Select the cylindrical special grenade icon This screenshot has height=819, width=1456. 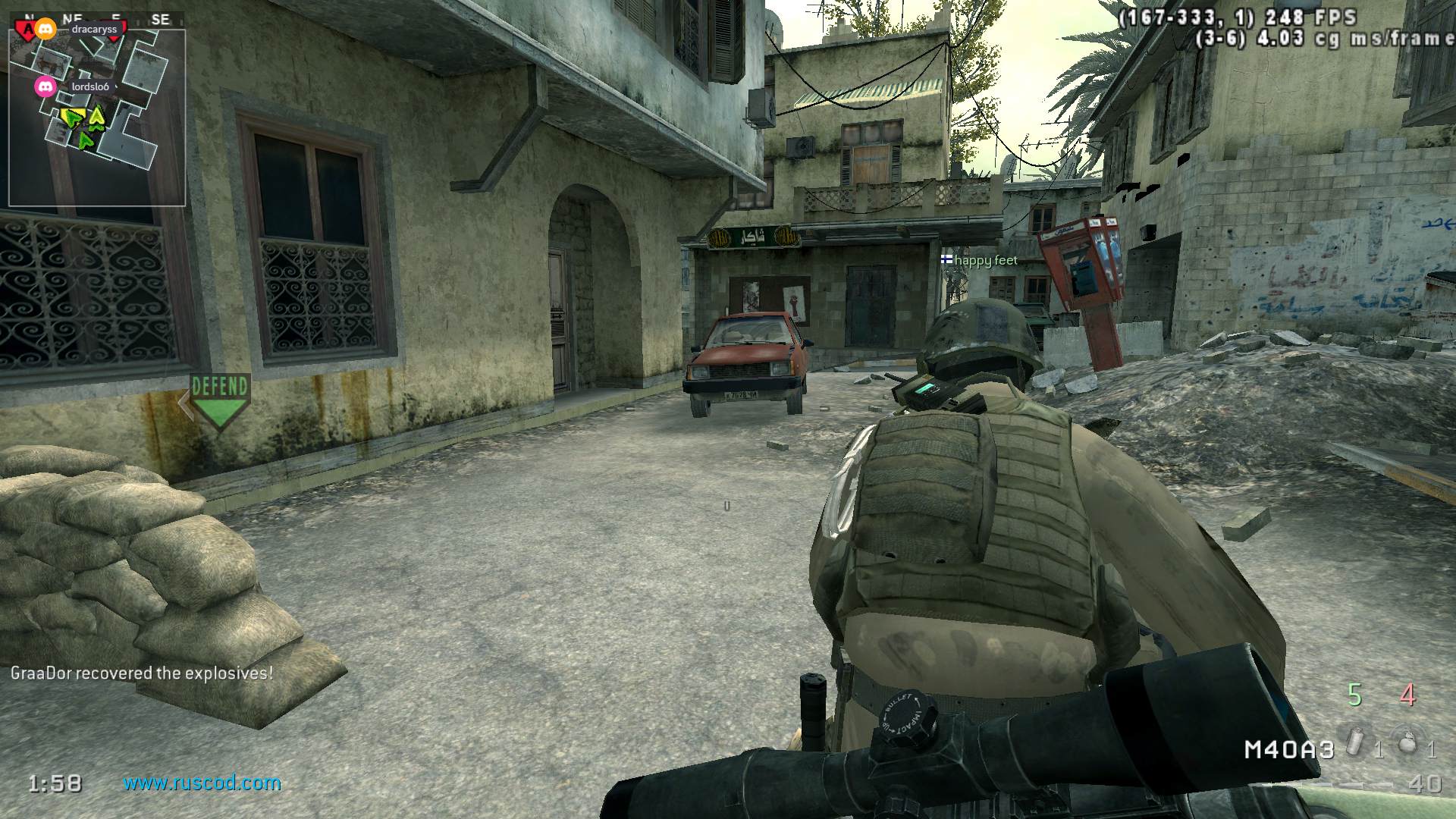pyautogui.click(x=1356, y=741)
